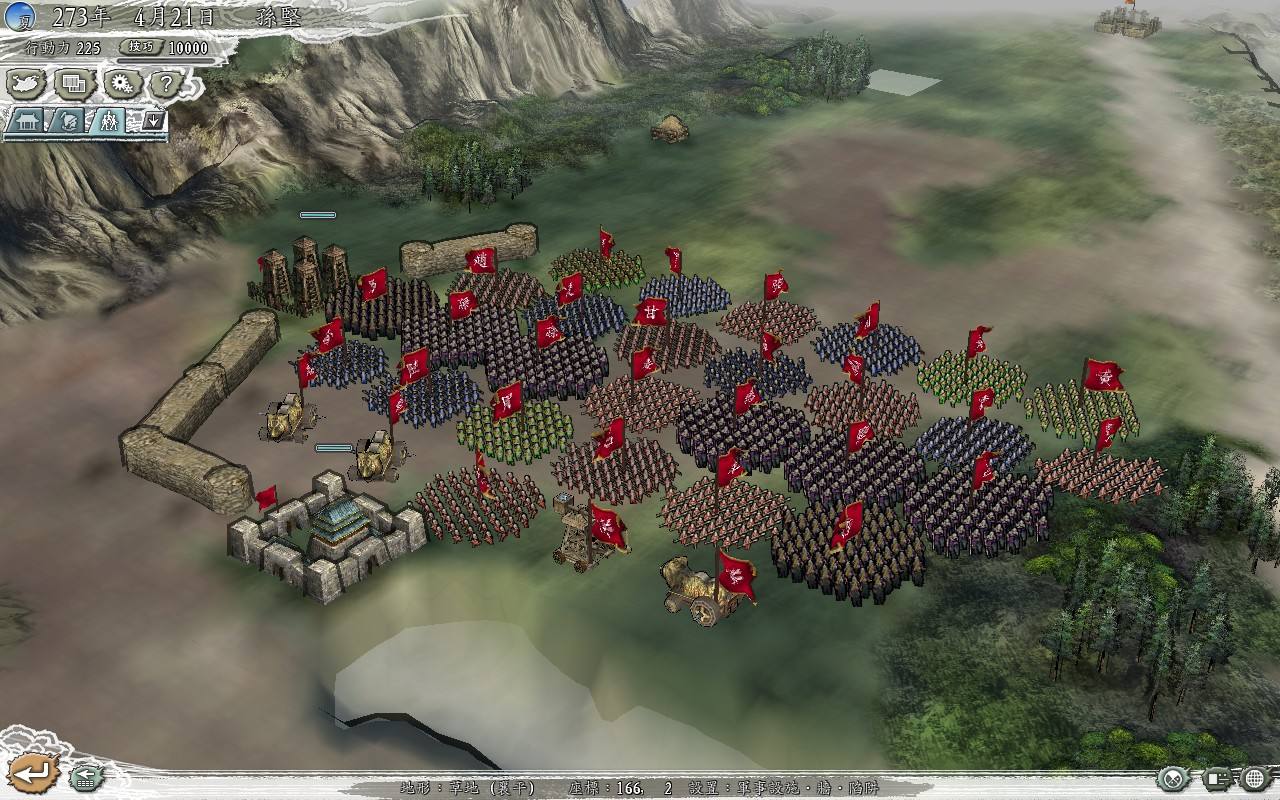Image resolution: width=1280 pixels, height=800 pixels.
Task: Switch to the troops soldiers tab
Action: 108,121
